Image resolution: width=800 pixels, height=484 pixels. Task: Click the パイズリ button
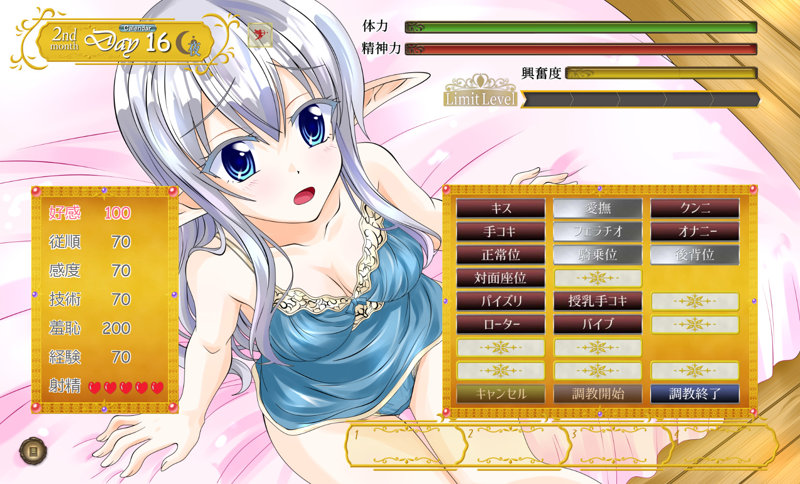click(501, 301)
